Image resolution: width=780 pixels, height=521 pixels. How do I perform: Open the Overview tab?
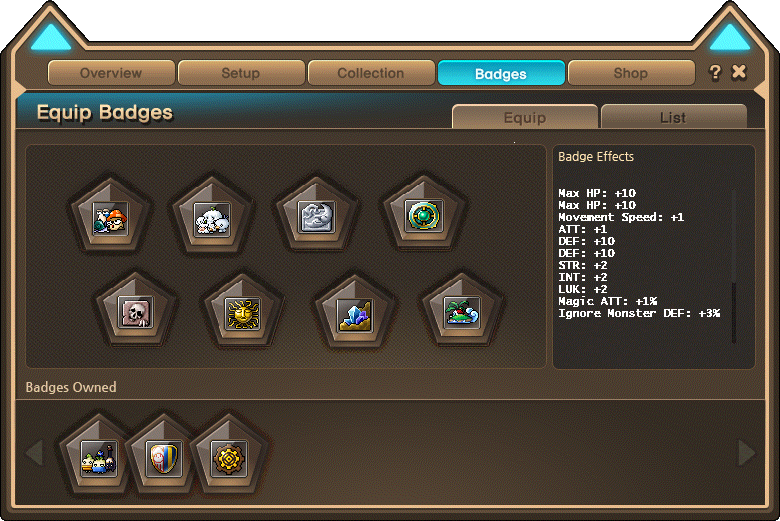tap(111, 73)
